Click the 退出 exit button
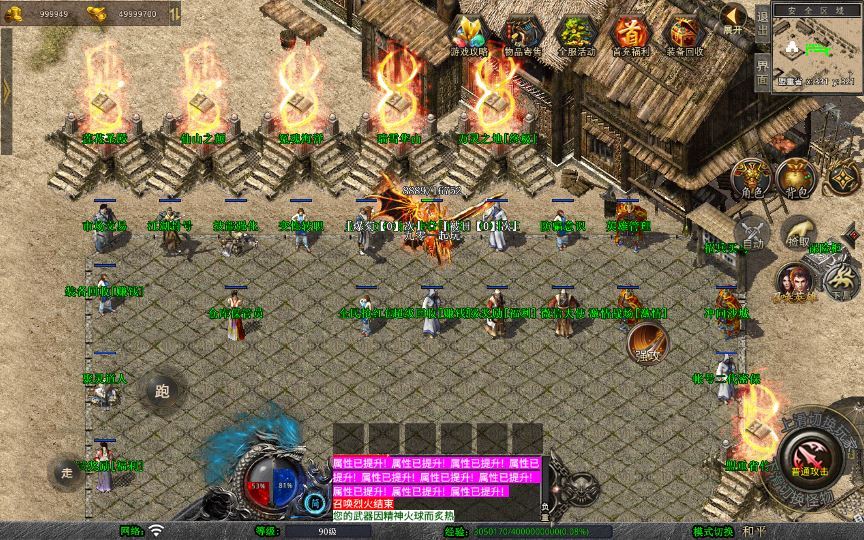The height and width of the screenshot is (540, 864). click(762, 20)
